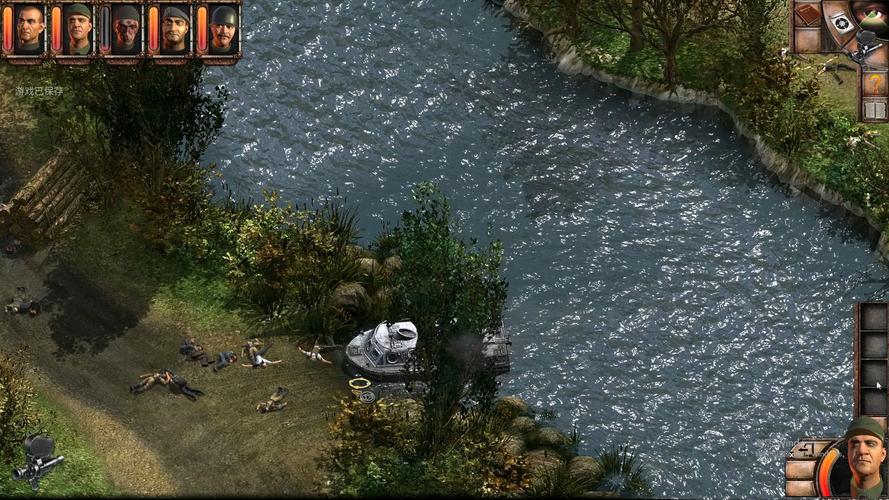Open the orange question mark help button

pos(874,83)
